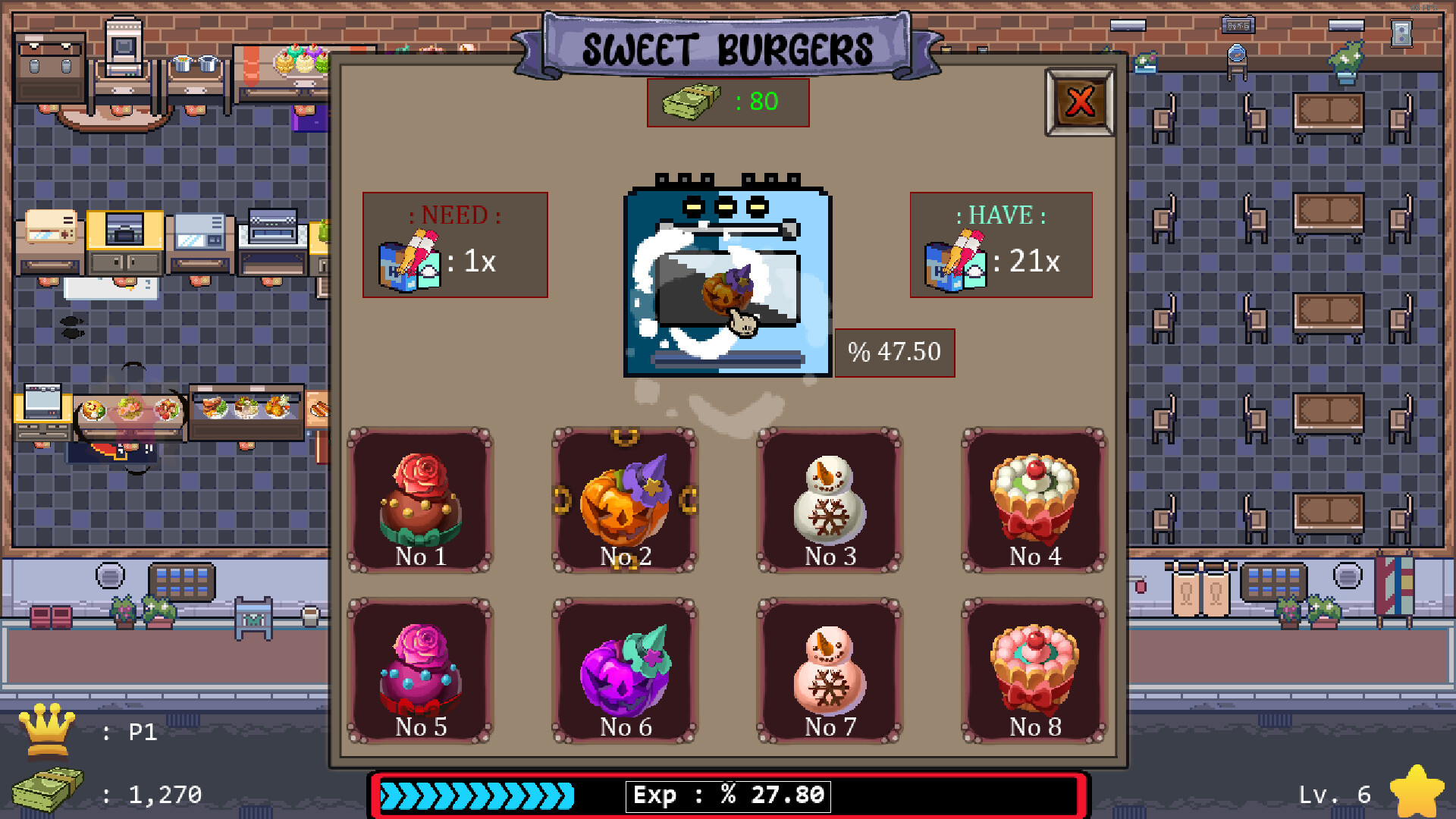Click the Exp progress bar at the bottom
The height and width of the screenshot is (819, 1456).
pos(728,795)
